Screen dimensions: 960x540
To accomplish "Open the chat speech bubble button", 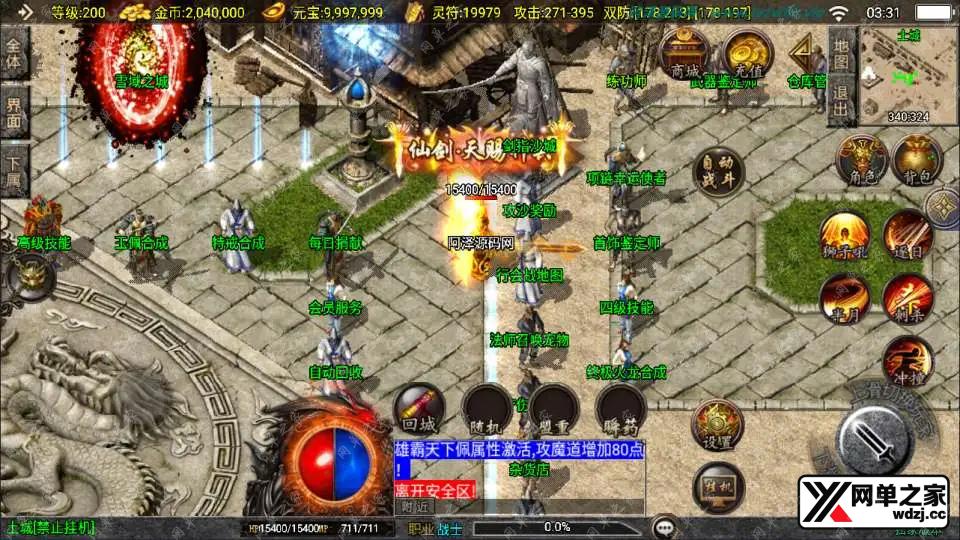I will [x=663, y=527].
